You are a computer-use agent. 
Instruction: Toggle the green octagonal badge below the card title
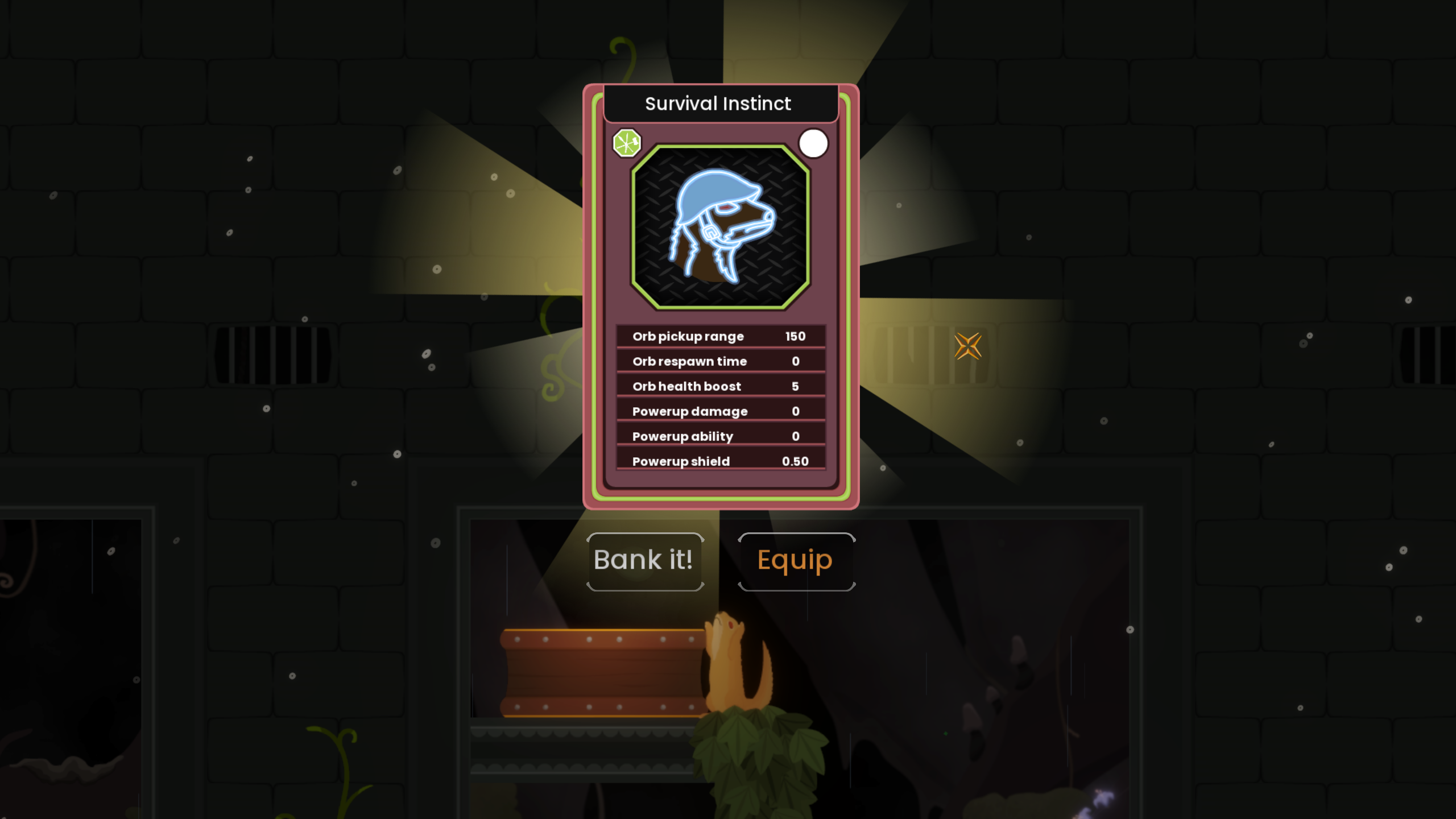pyautogui.click(x=627, y=143)
